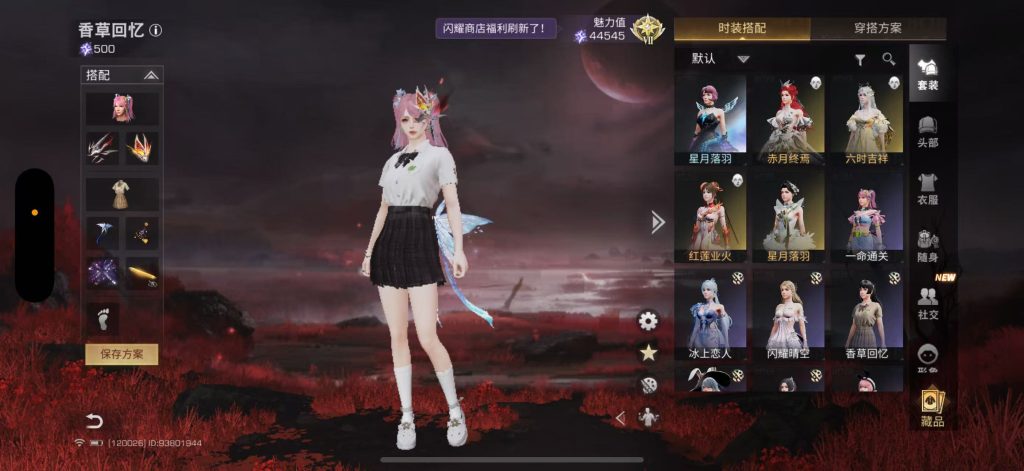
Task: Open the 随身 accessories category
Action: tap(927, 245)
